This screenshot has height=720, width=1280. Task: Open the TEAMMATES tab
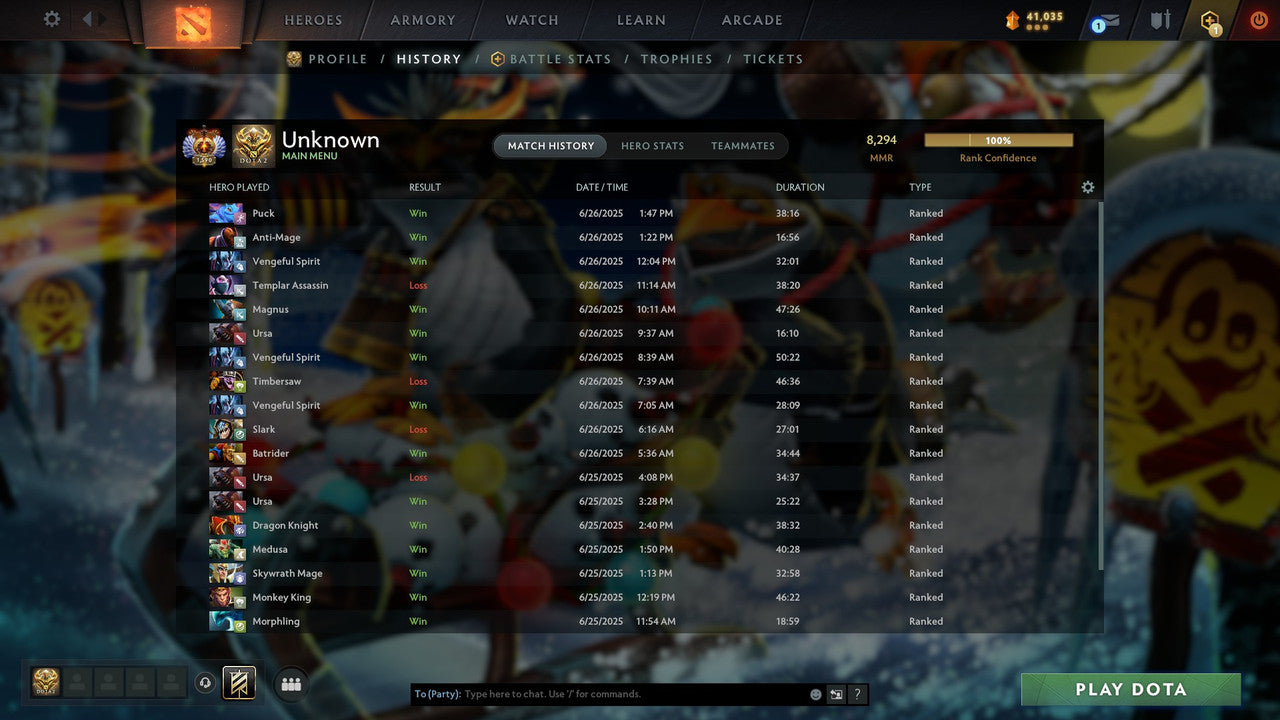click(743, 145)
